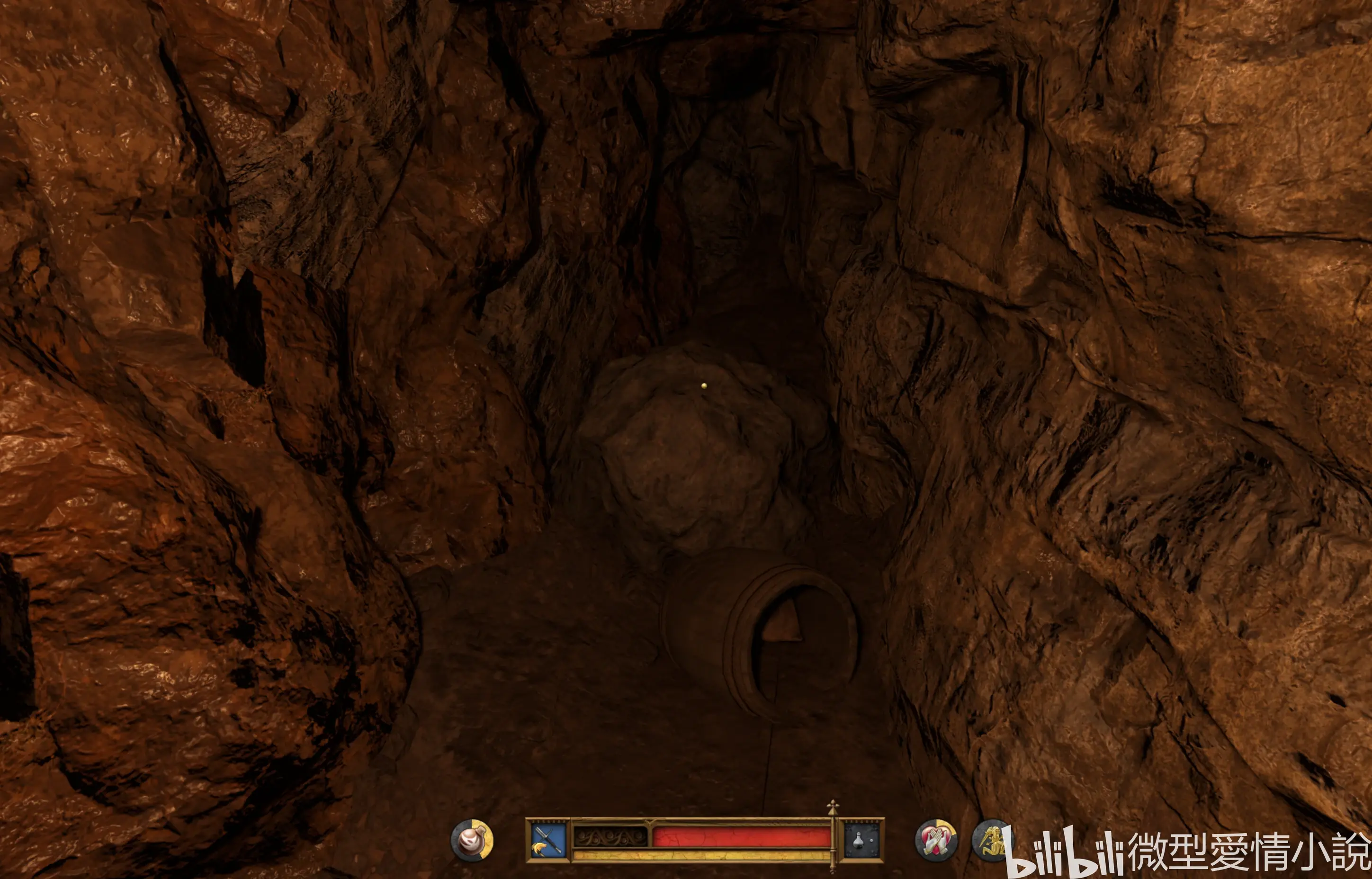
Task: Click the round pouch bag icon
Action: click(472, 840)
